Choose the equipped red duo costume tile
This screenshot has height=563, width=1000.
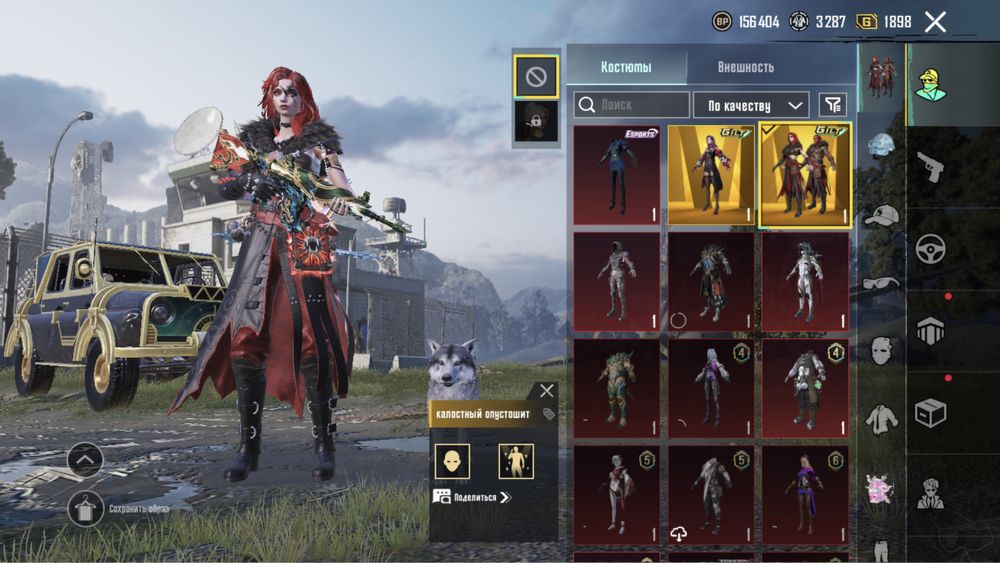click(x=805, y=174)
